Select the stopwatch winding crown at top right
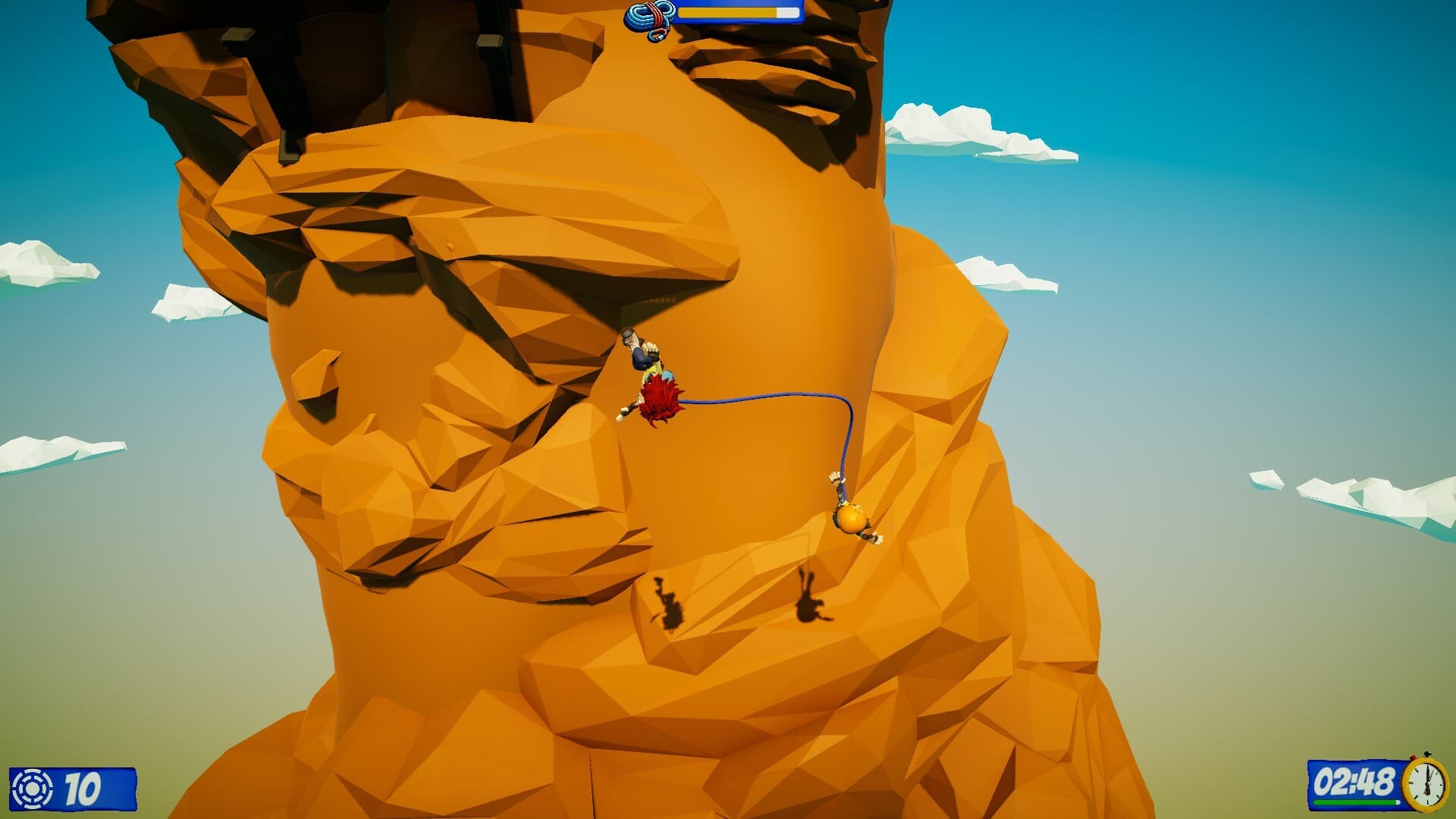1456x819 pixels. pos(1428,754)
